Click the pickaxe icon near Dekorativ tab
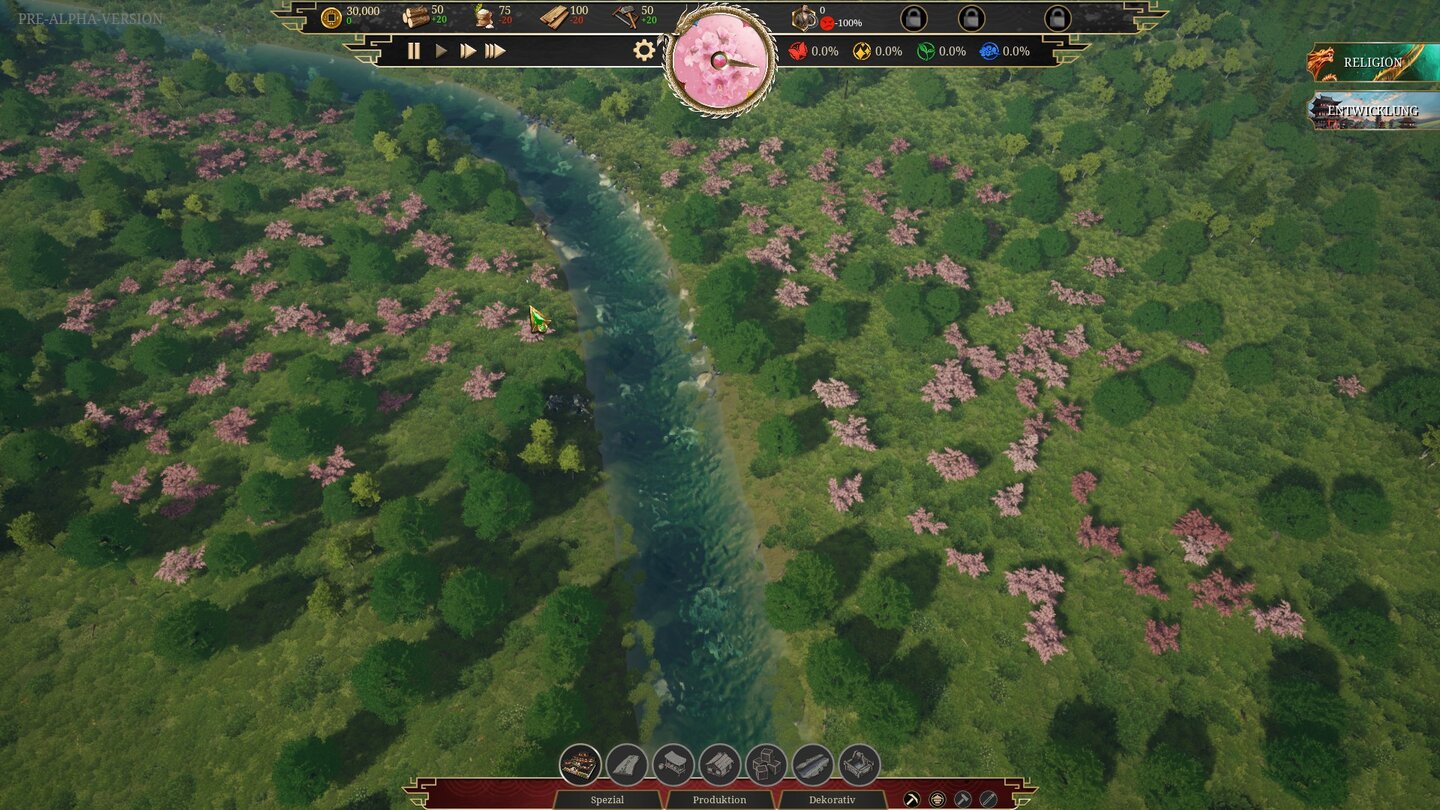Viewport: 1440px width, 810px height. tap(912, 798)
